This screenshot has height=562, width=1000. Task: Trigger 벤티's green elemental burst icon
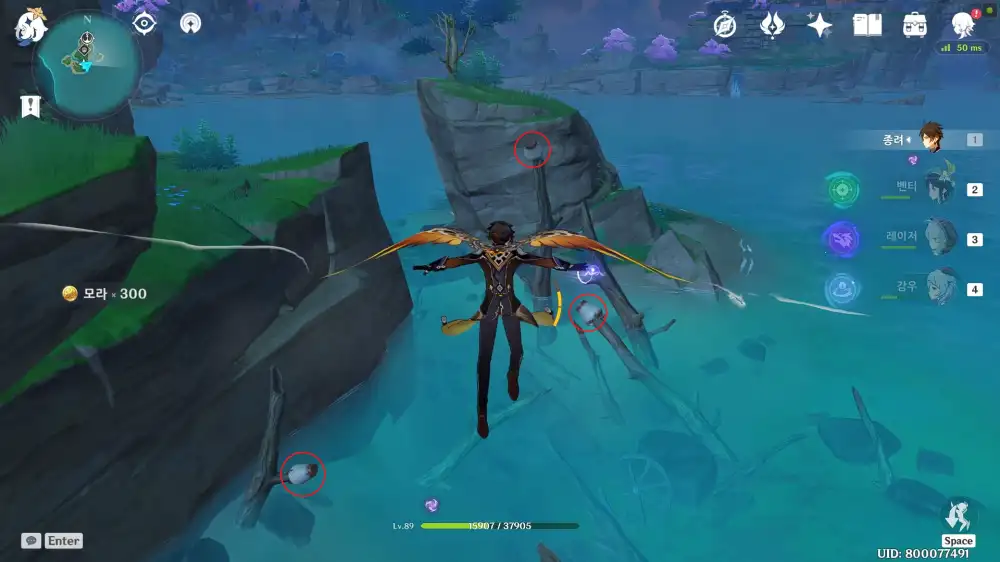coord(843,188)
